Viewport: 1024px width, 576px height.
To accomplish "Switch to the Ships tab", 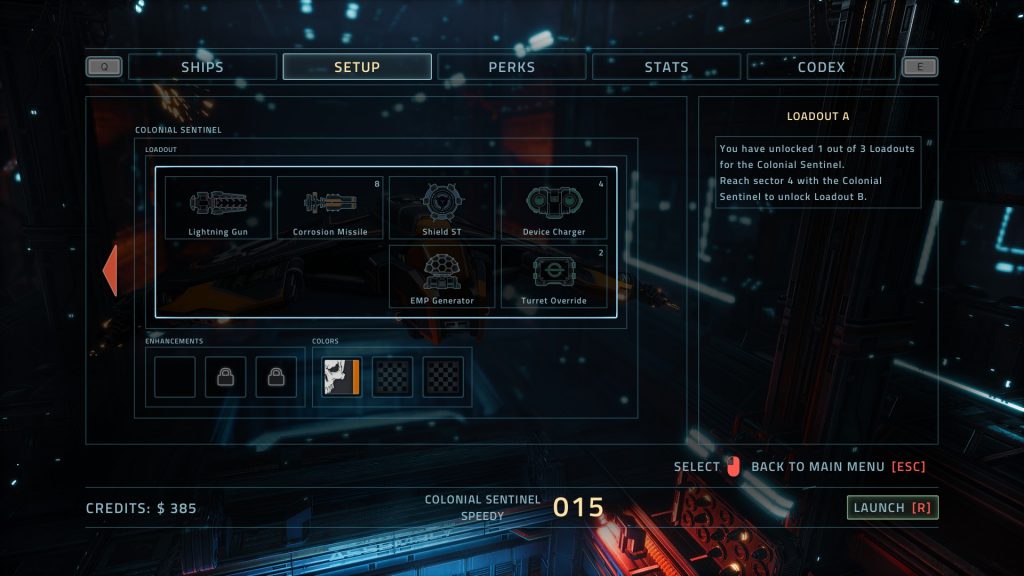I will pos(202,67).
